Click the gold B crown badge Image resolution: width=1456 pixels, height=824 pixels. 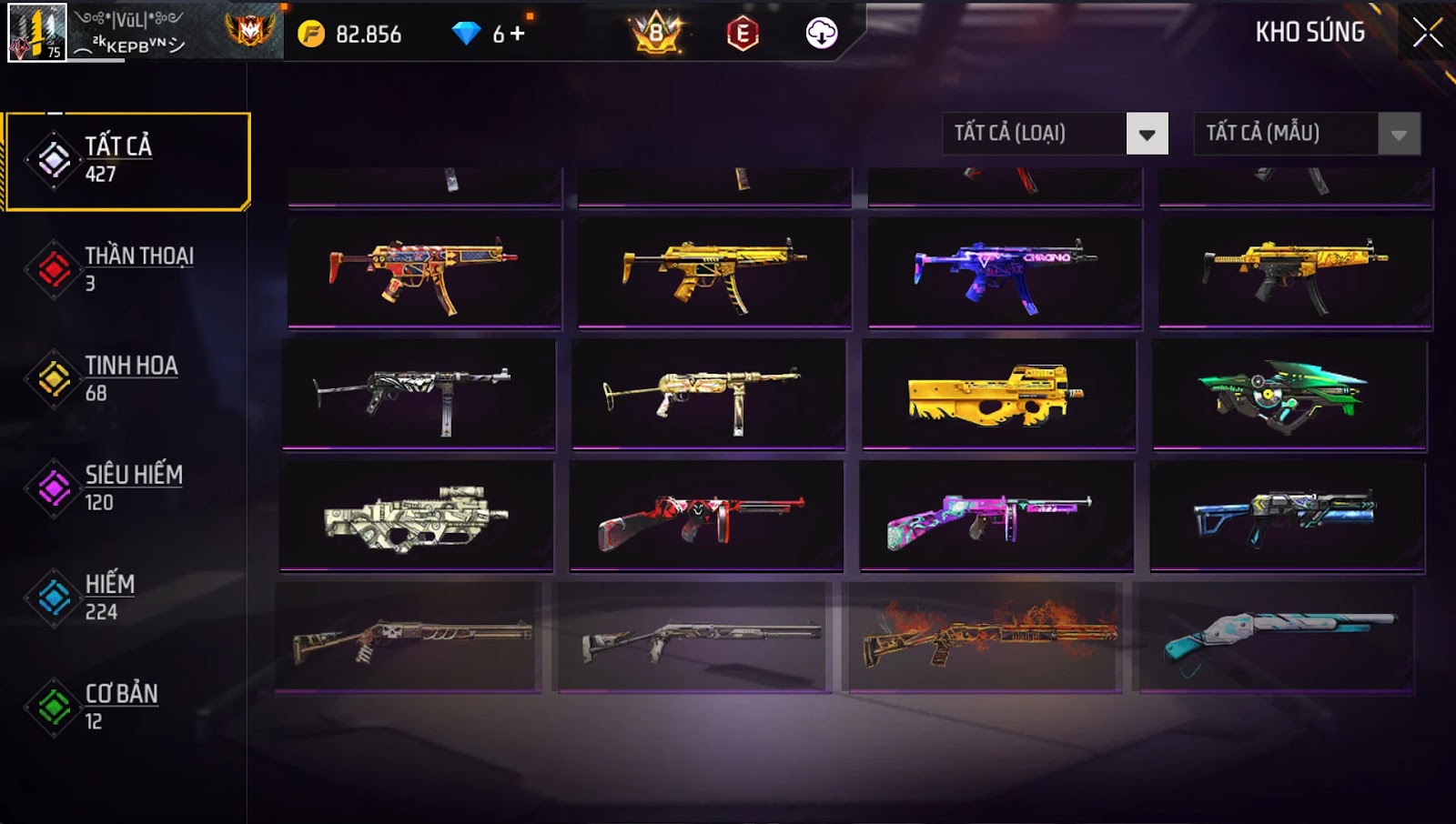click(657, 34)
